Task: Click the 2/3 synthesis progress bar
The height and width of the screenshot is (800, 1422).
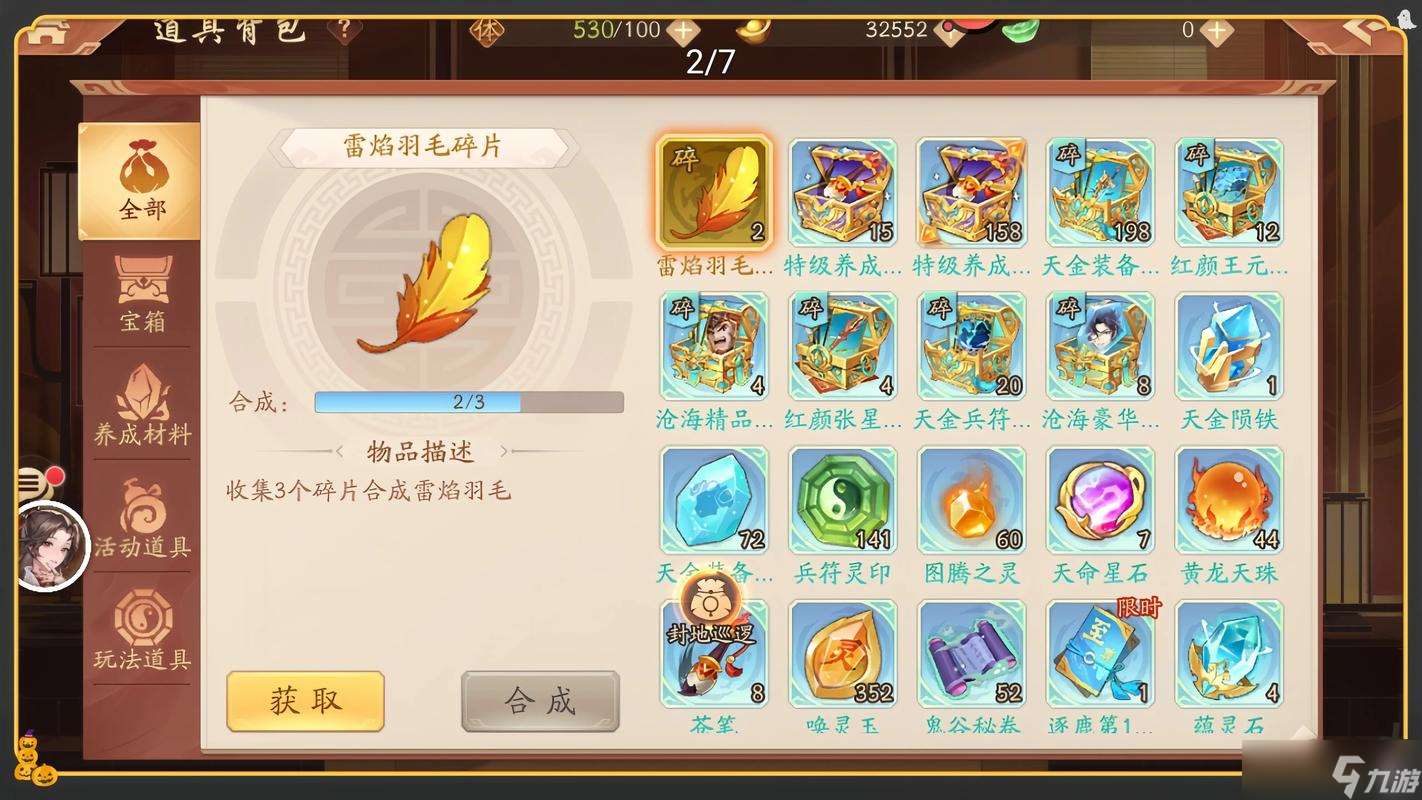Action: click(468, 402)
